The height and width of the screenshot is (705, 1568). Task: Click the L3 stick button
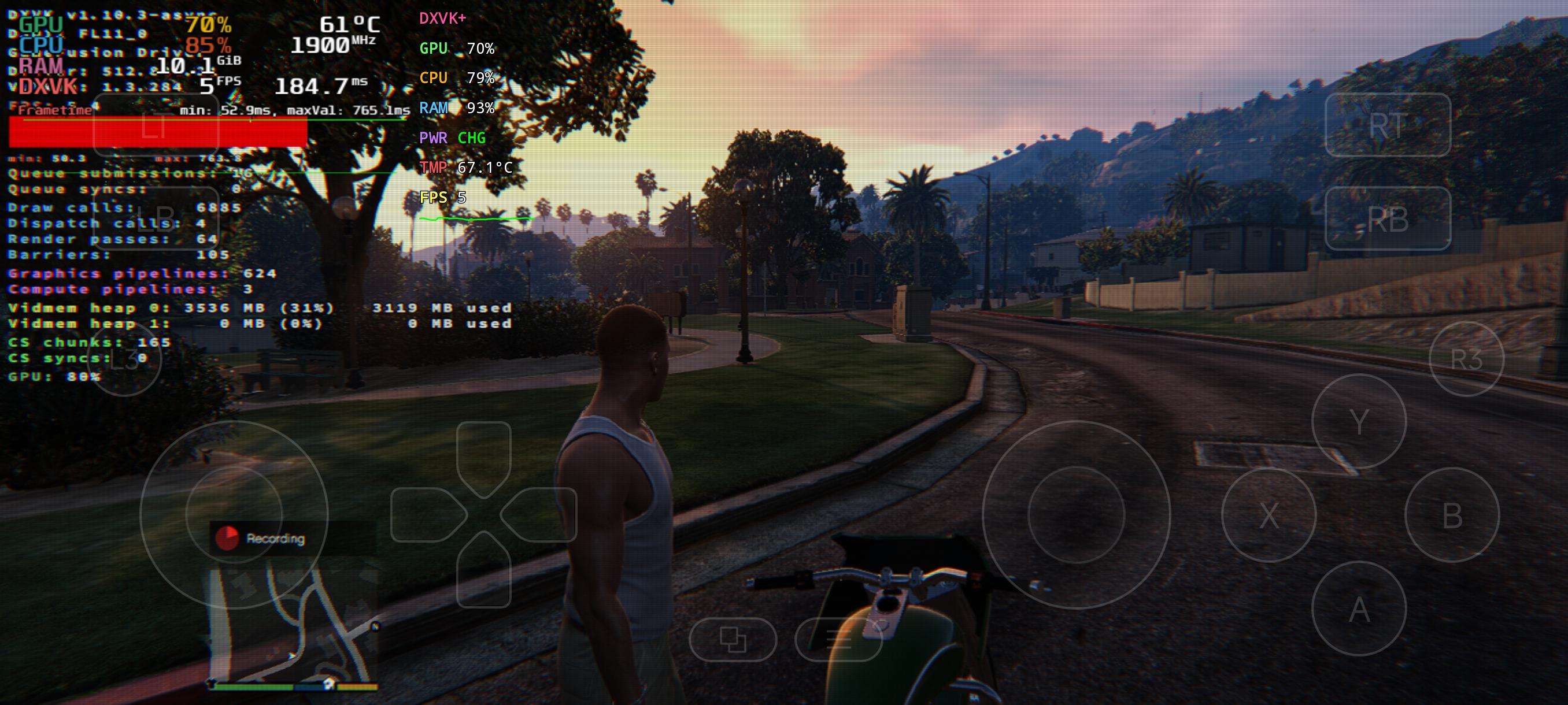click(124, 359)
